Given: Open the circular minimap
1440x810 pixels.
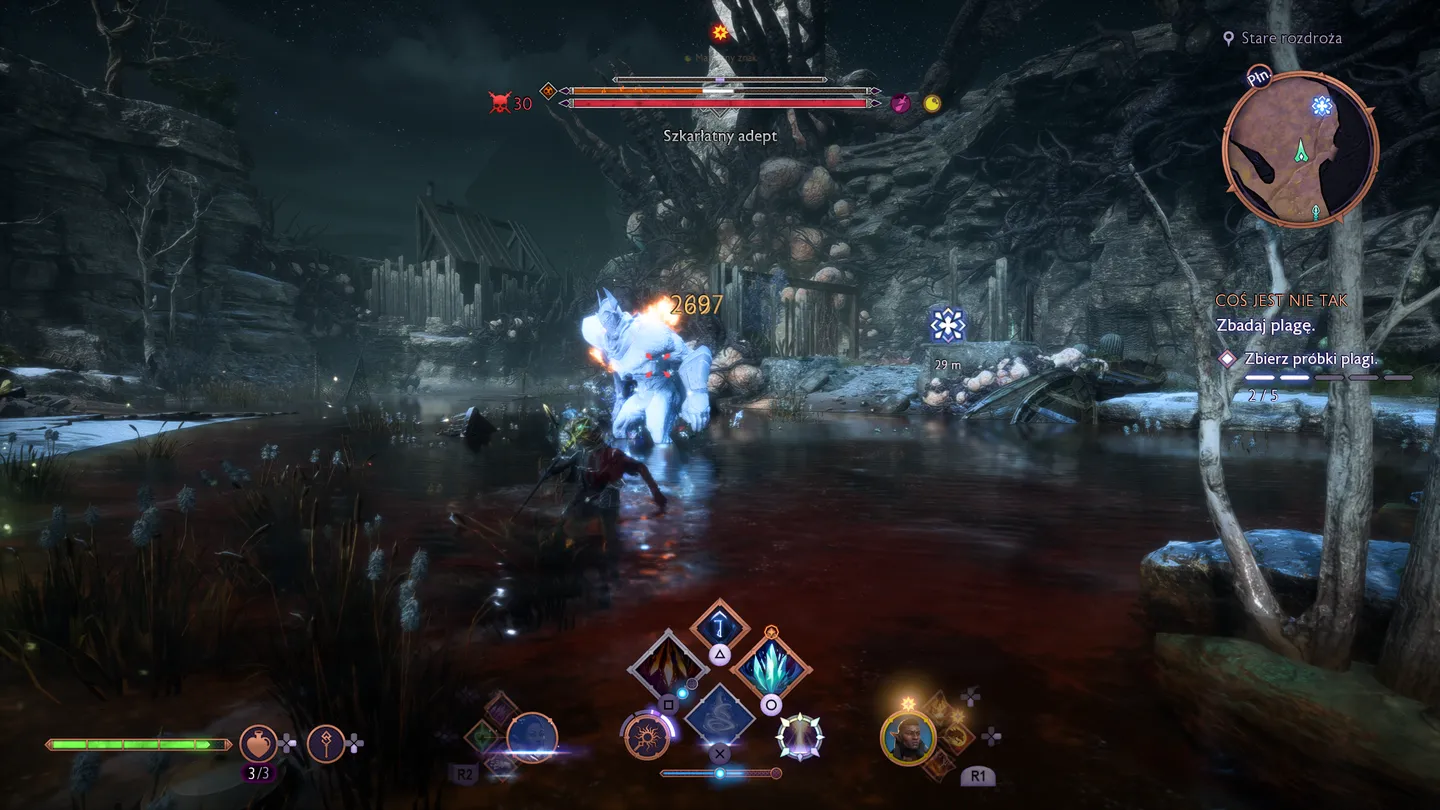Looking at the screenshot, I should click(x=1300, y=150).
